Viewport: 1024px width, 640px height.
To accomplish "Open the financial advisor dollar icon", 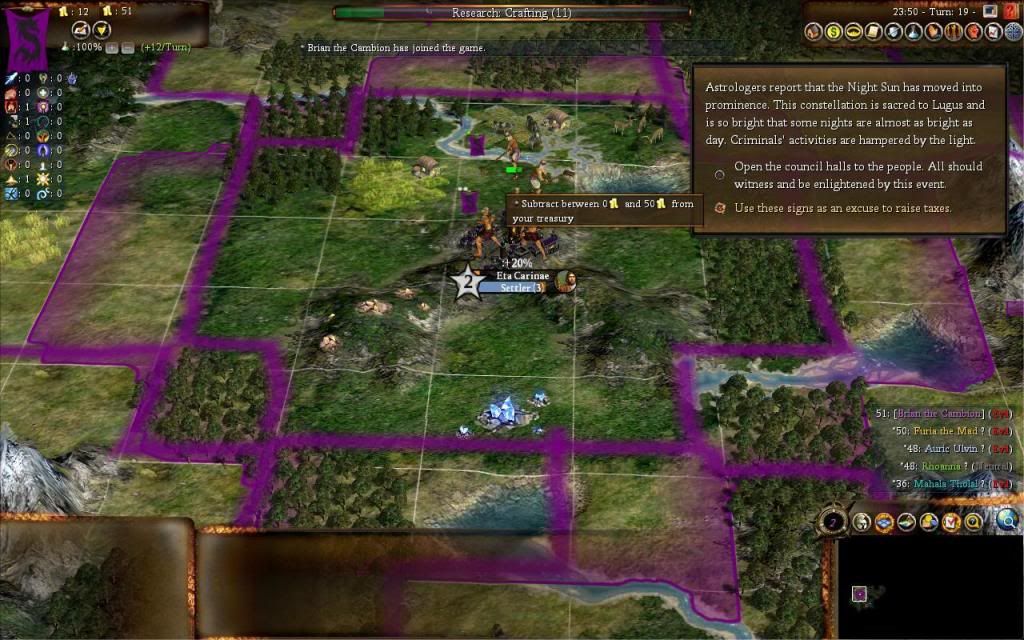I will (833, 32).
